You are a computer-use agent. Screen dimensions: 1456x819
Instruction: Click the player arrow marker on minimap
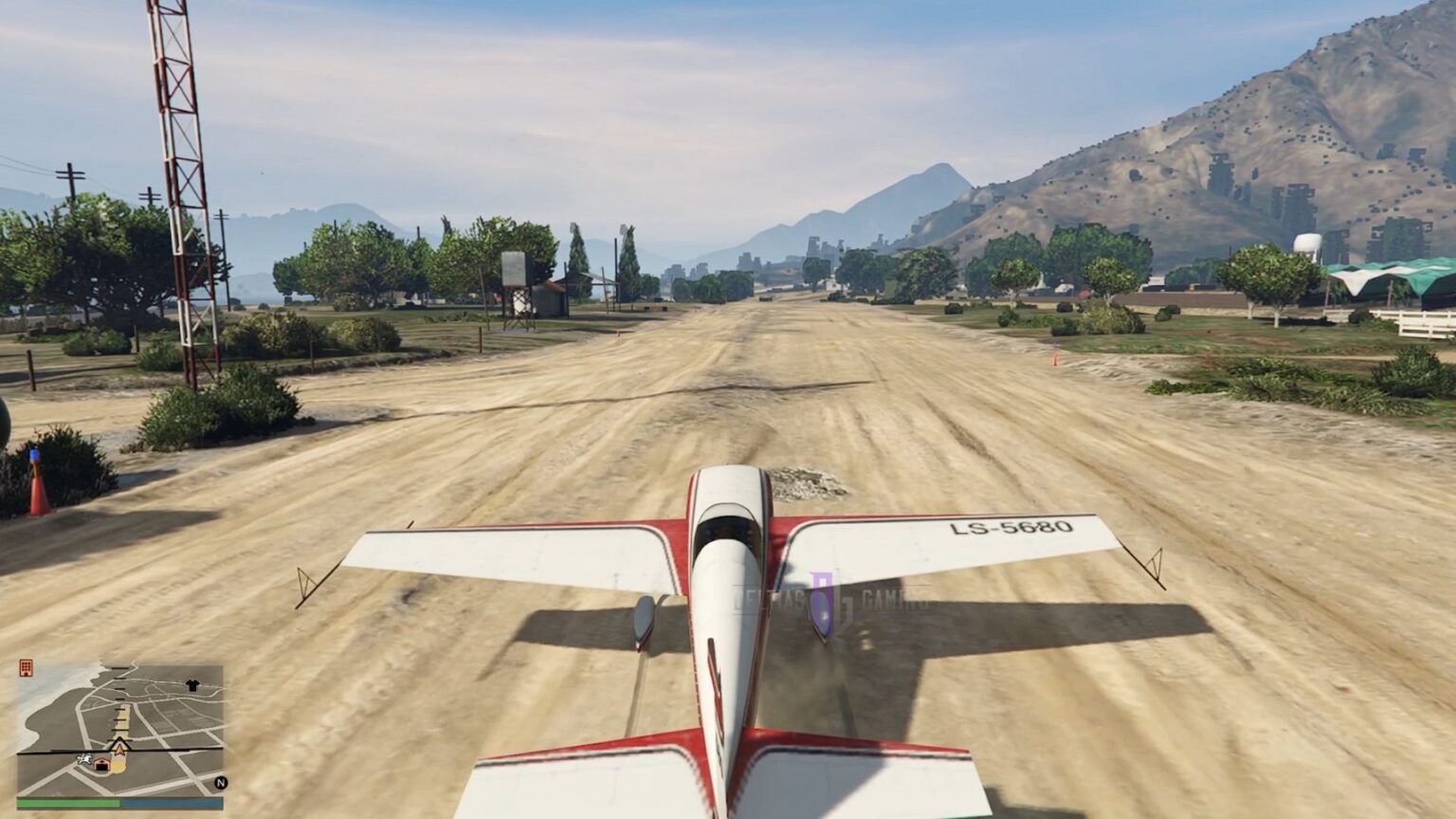point(119,747)
